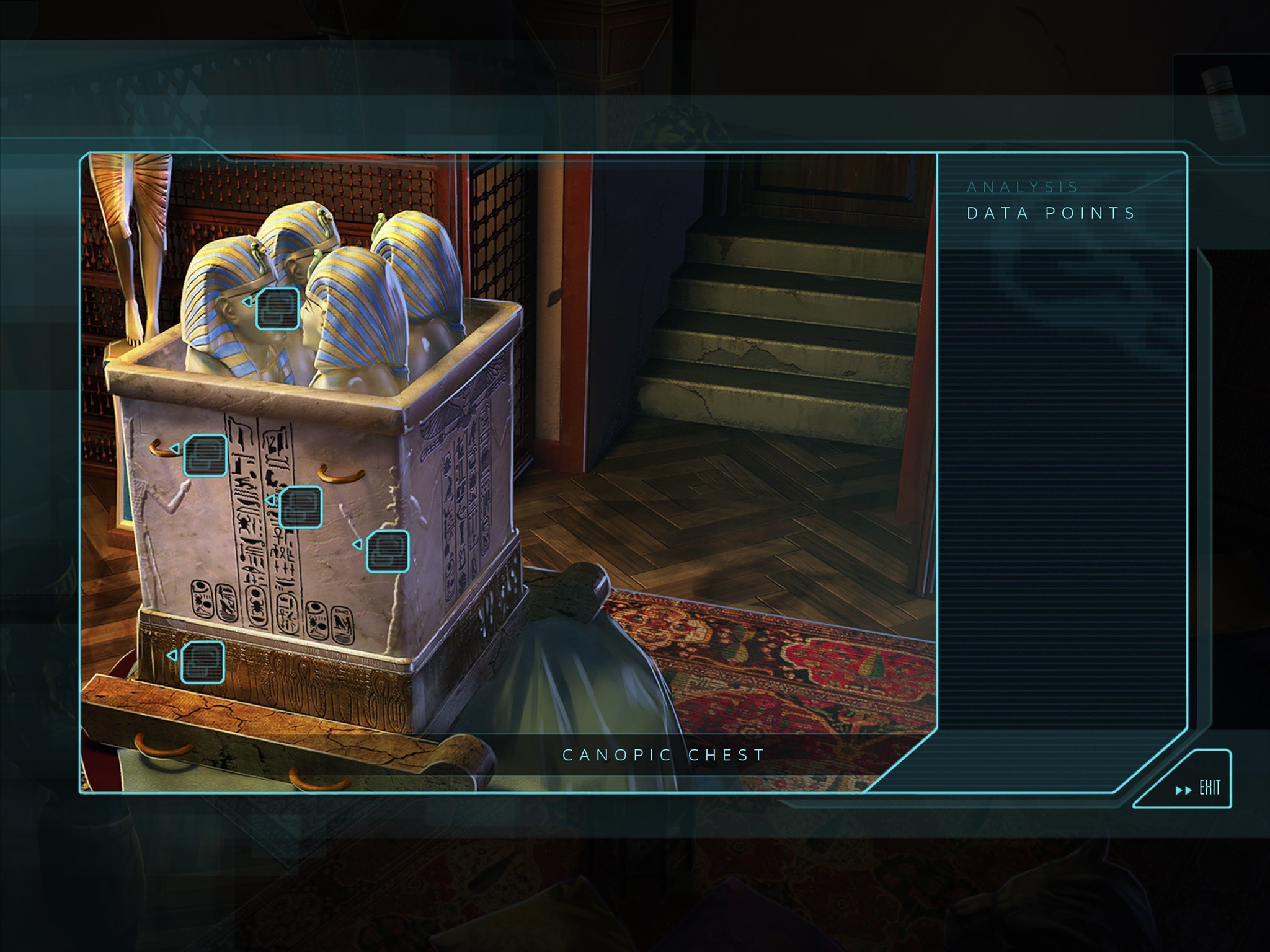This screenshot has height=952, width=1270.
Task: Select the data point beside the left handle
Action: (x=205, y=456)
